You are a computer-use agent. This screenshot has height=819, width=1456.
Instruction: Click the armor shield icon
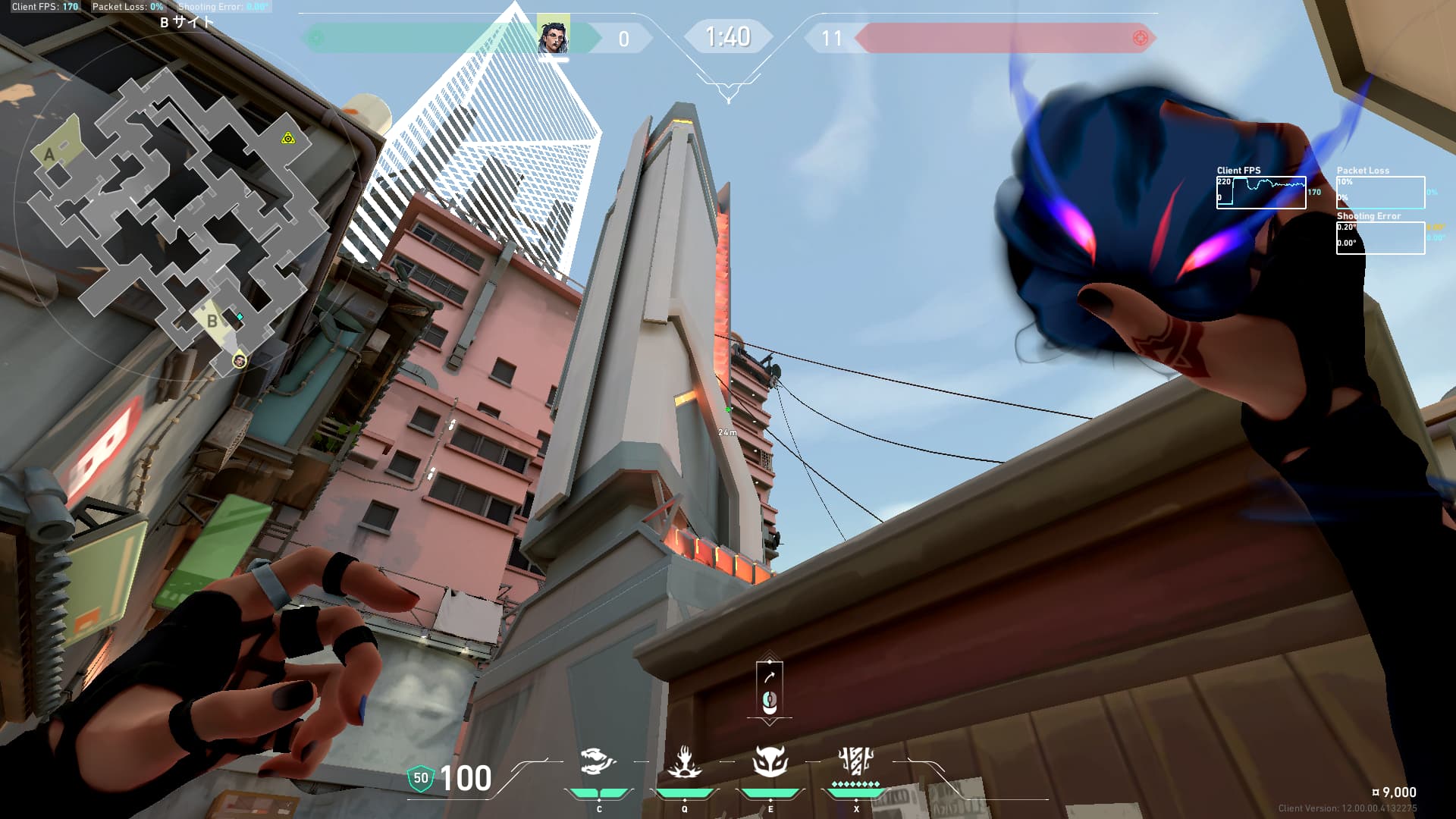tap(420, 778)
